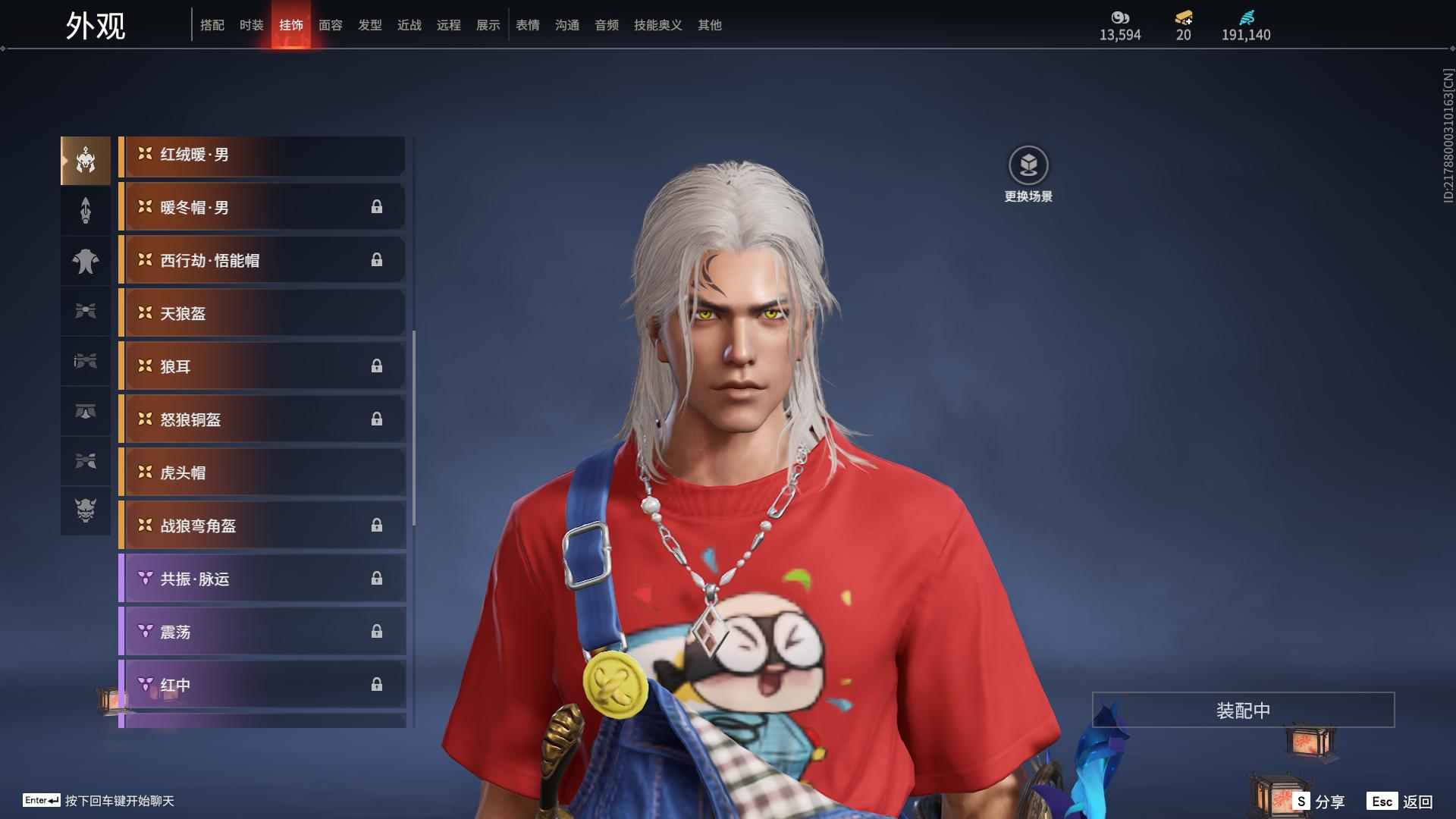
Task: Select the 天狼盔 helmet entry
Action: [262, 314]
